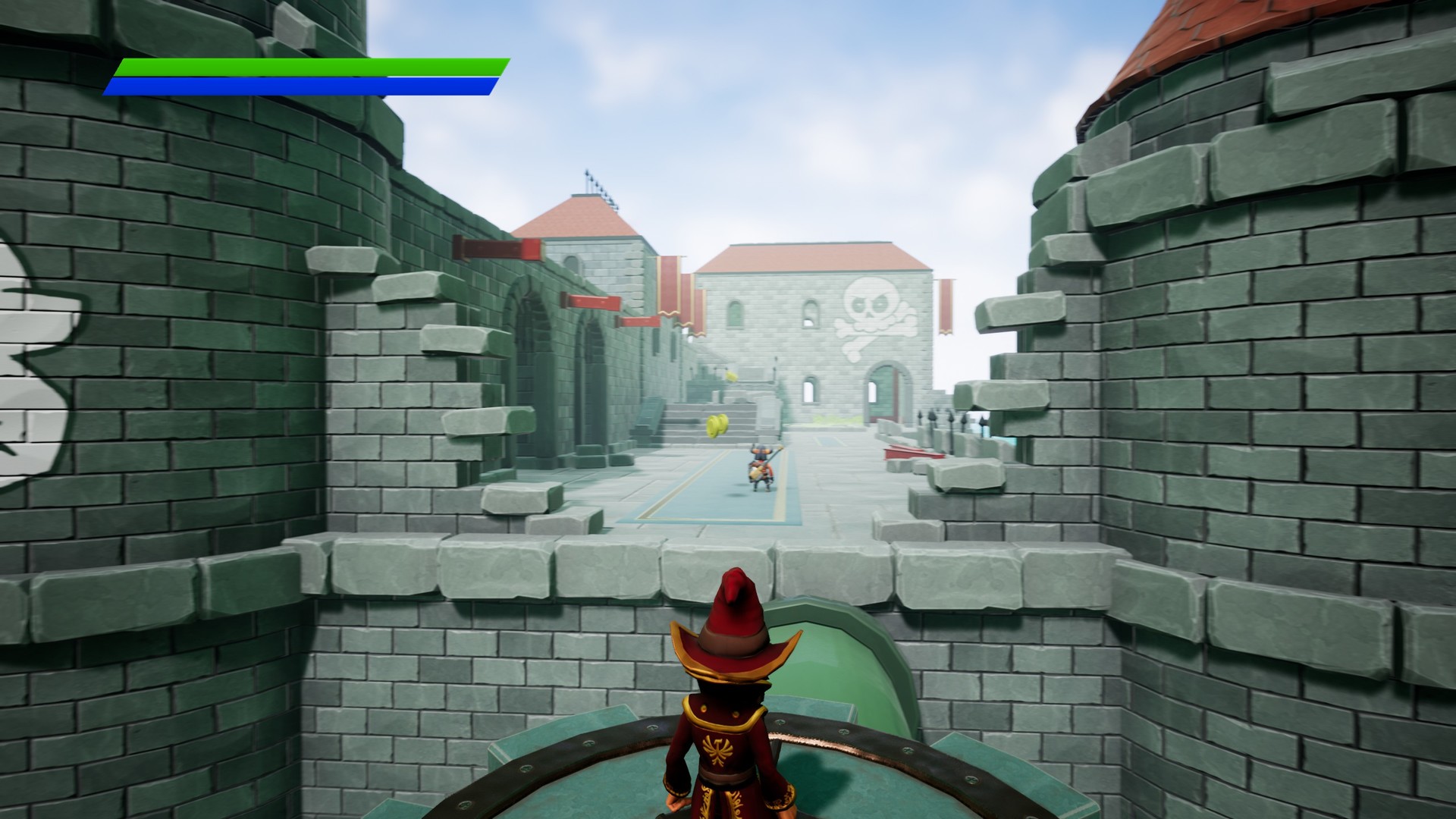Open the arched doorway under the skull

[x=883, y=394]
